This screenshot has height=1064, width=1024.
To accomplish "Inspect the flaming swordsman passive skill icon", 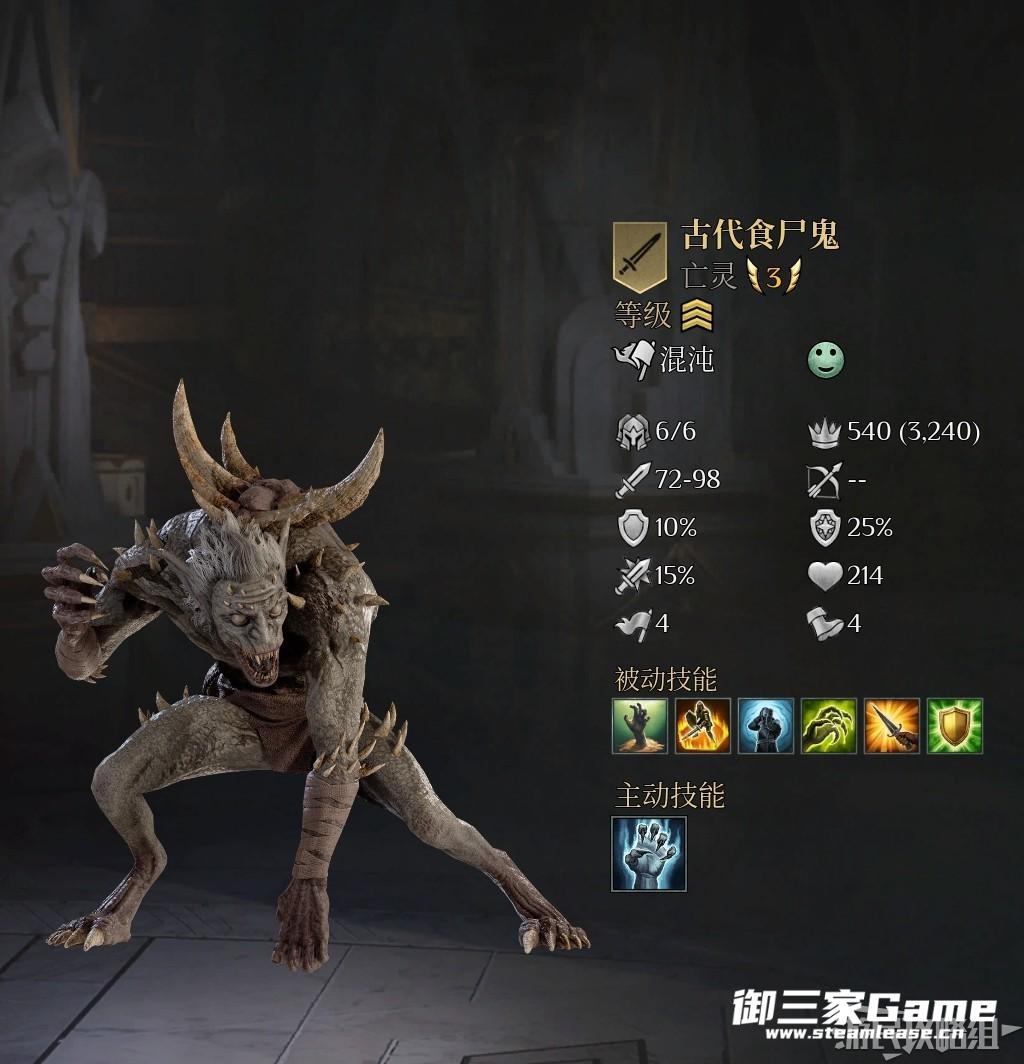I will (703, 726).
